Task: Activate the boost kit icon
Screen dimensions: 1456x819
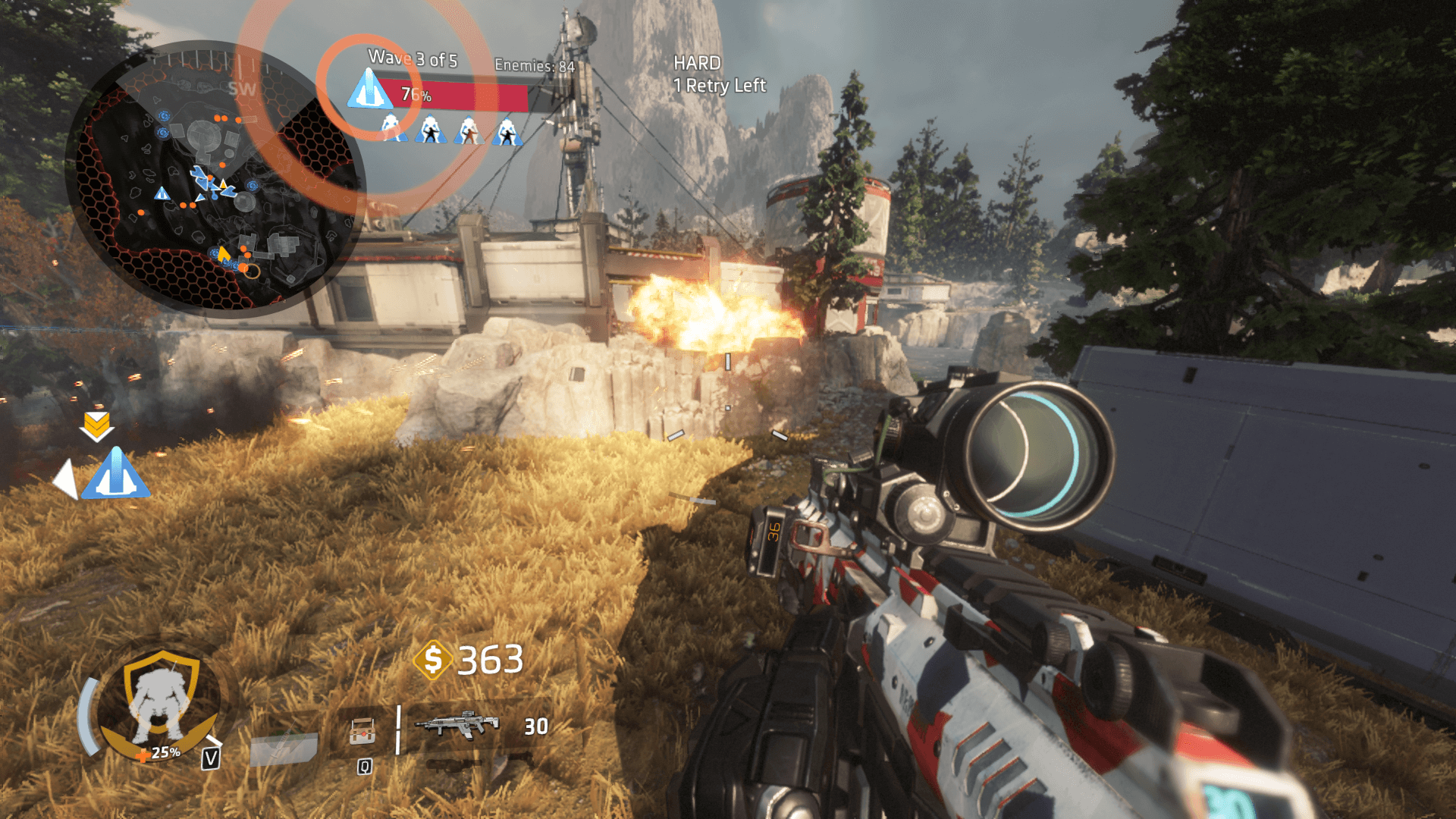Action: click(363, 733)
